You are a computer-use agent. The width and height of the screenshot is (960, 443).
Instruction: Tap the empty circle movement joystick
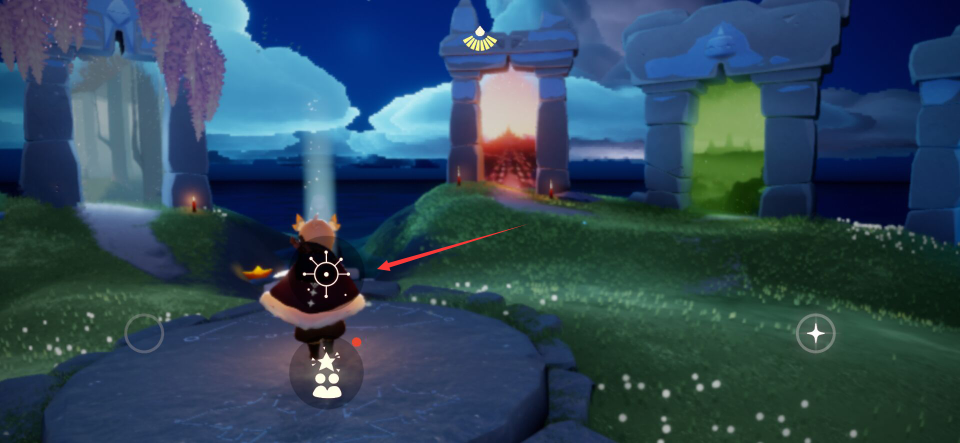(144, 333)
